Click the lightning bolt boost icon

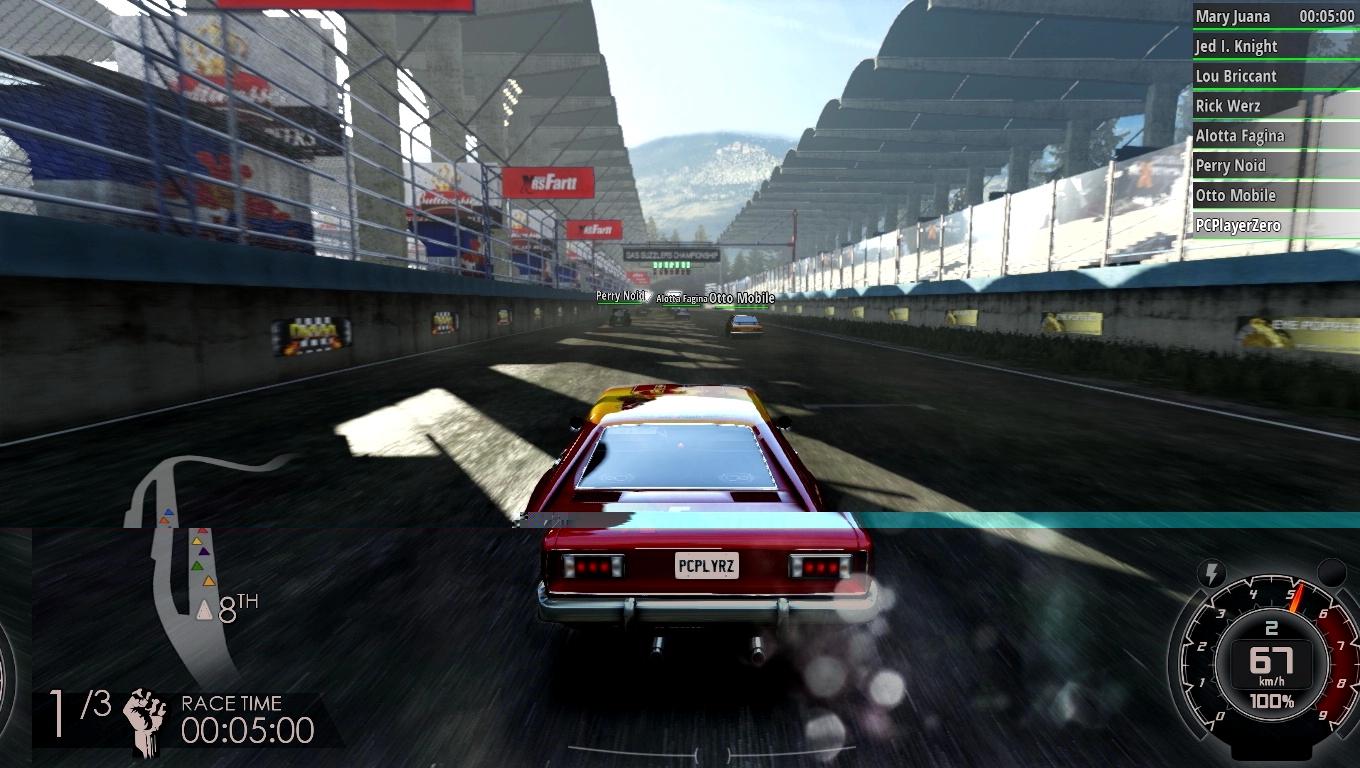[1212, 574]
